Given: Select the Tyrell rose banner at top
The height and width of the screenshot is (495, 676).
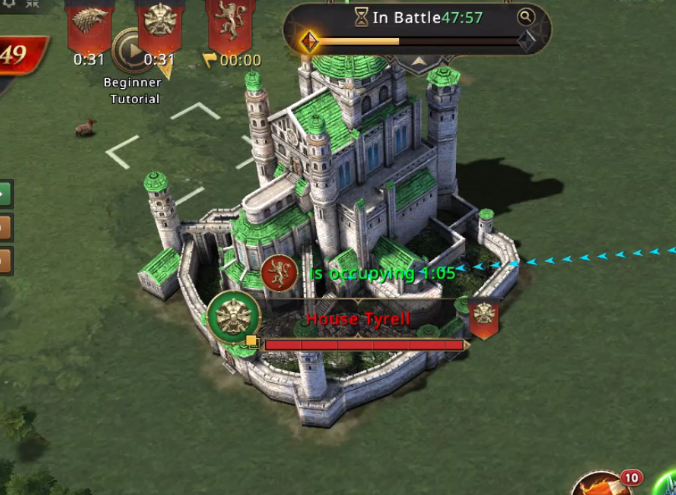Looking at the screenshot, I should (x=160, y=22).
